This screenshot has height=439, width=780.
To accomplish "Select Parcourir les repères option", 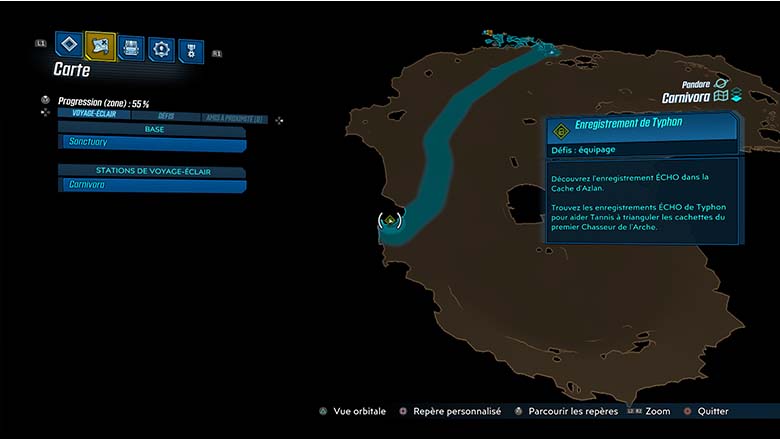I will [566, 411].
